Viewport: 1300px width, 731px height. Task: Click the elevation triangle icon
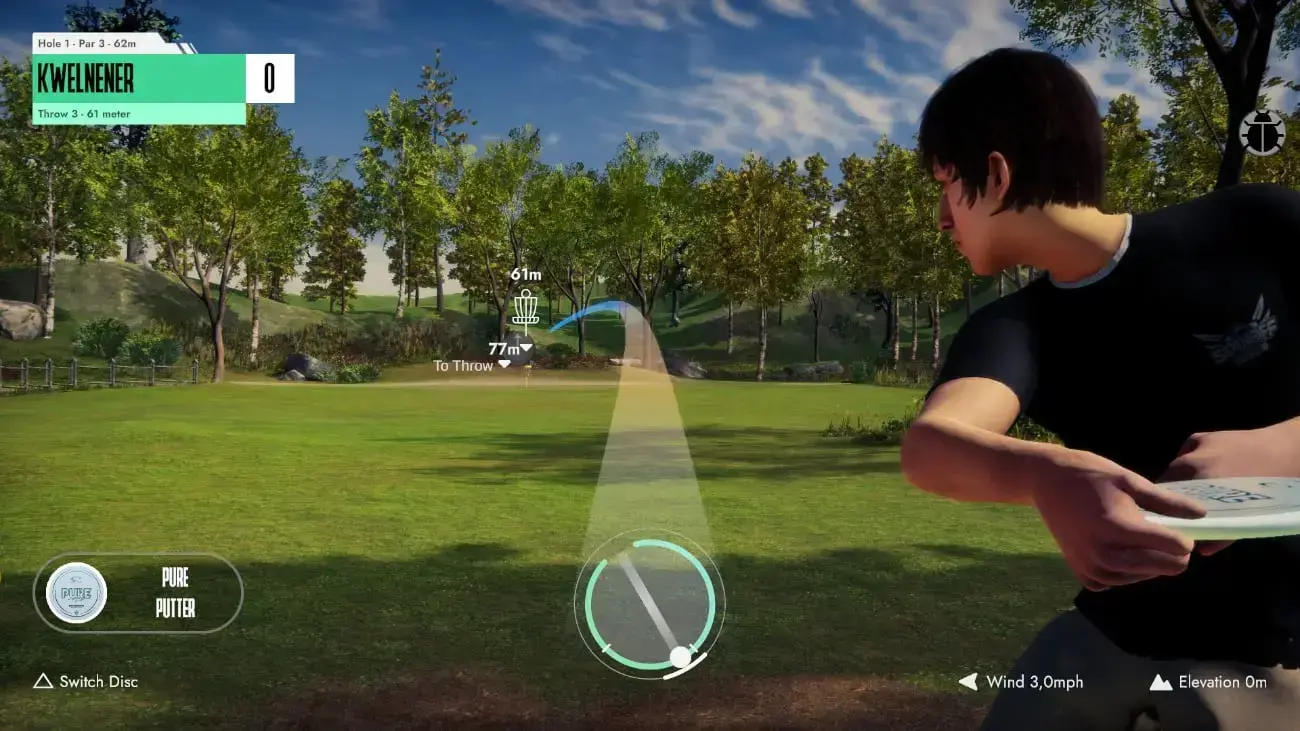click(1160, 682)
